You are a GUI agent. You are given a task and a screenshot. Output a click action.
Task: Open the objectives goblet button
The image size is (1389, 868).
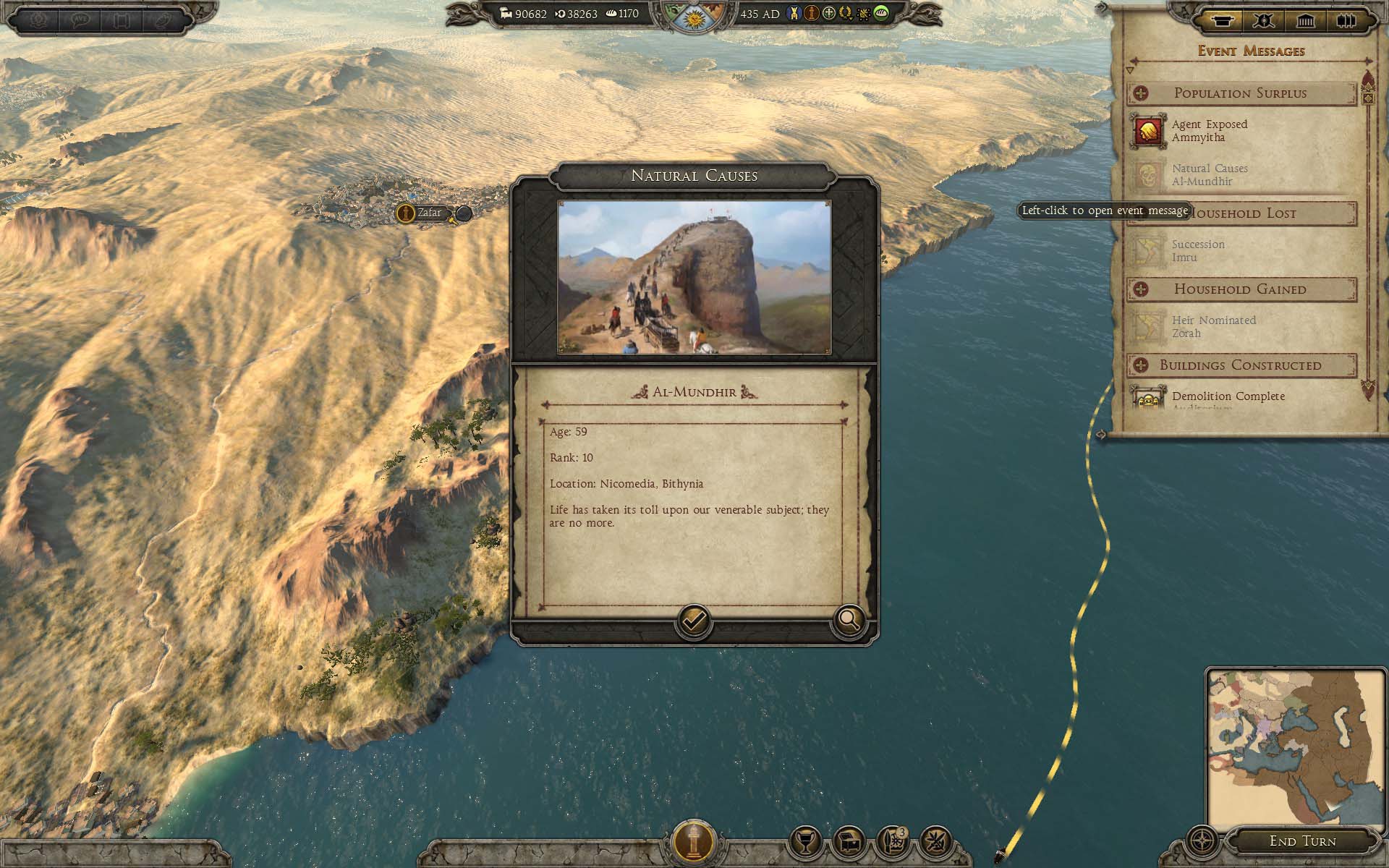pyautogui.click(x=805, y=842)
